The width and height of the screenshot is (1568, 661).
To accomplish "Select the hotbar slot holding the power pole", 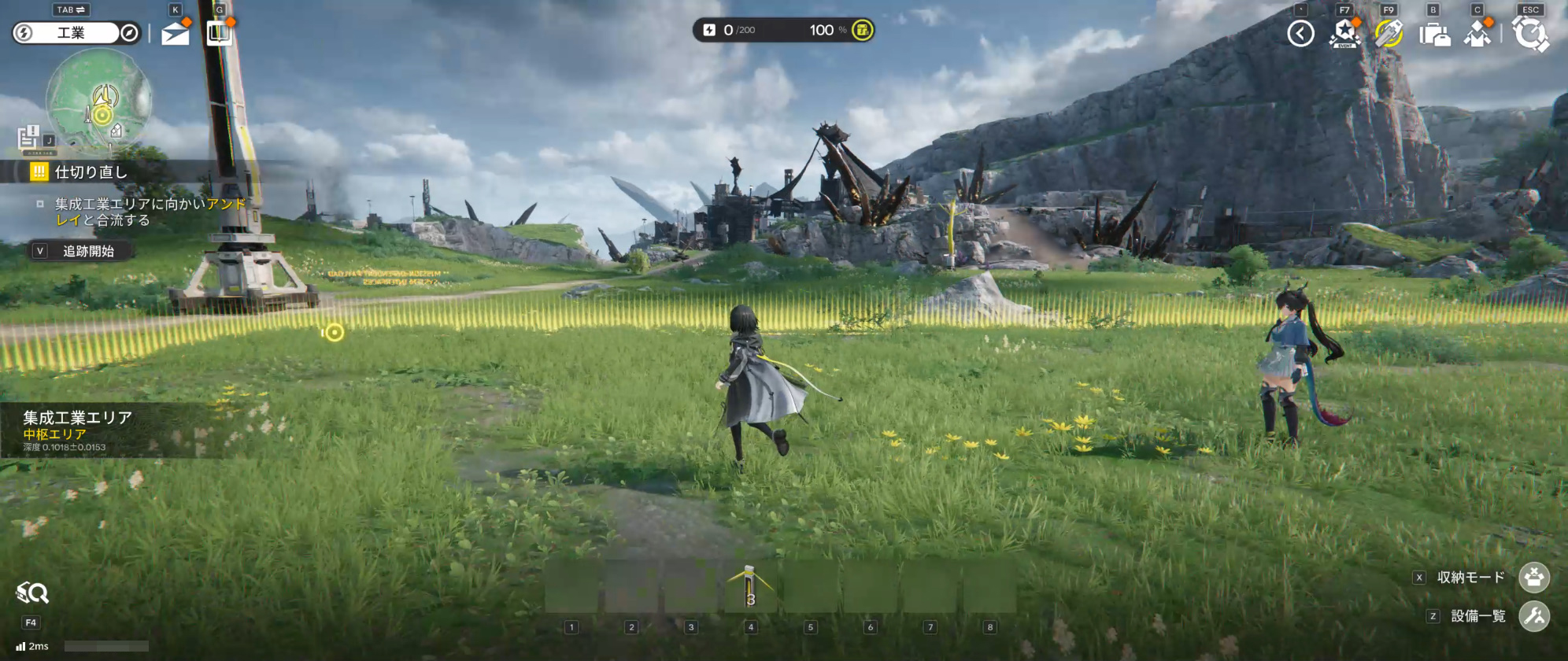I will pyautogui.click(x=750, y=588).
